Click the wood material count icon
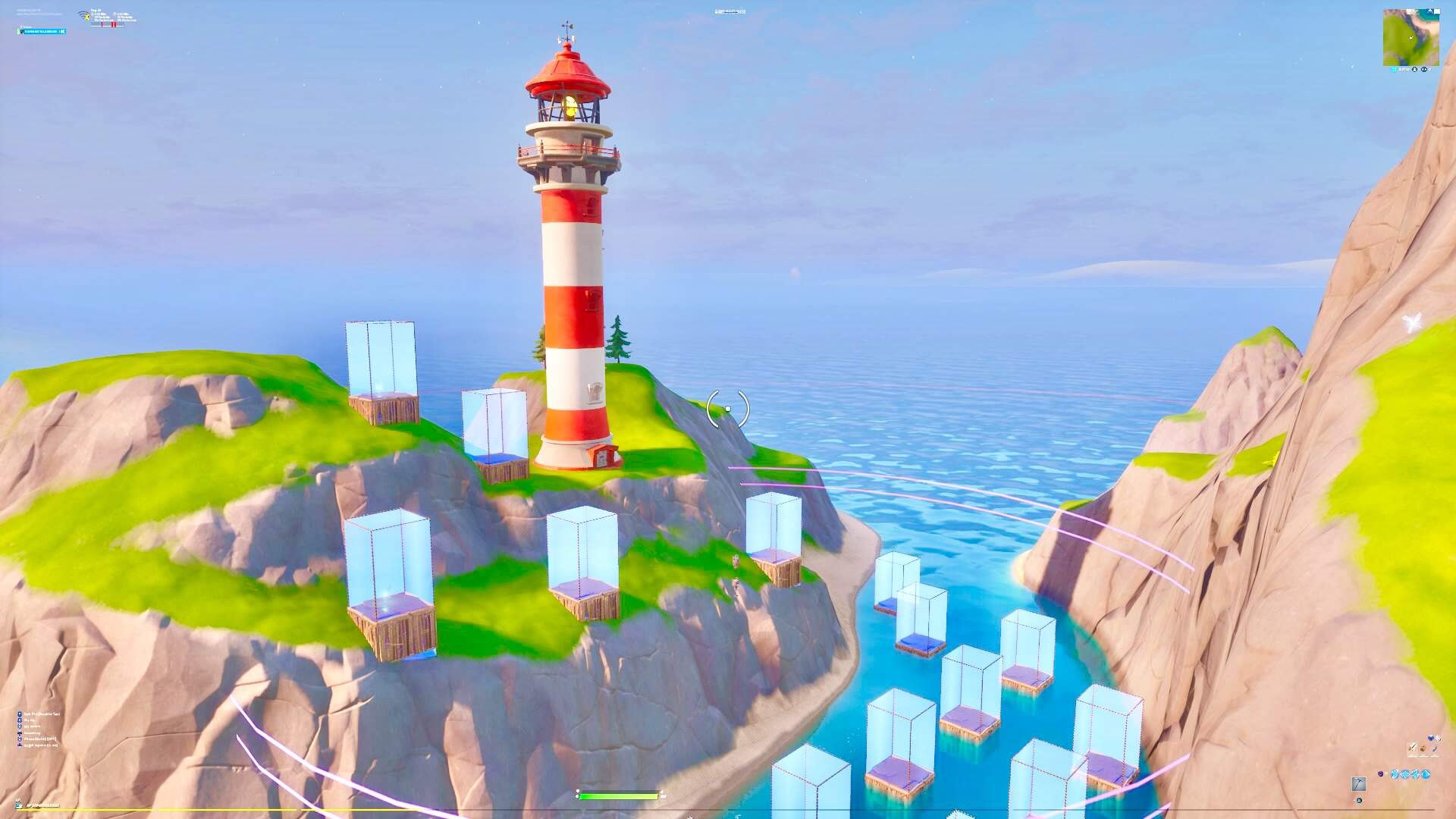This screenshot has width=1456, height=819. [1412, 748]
